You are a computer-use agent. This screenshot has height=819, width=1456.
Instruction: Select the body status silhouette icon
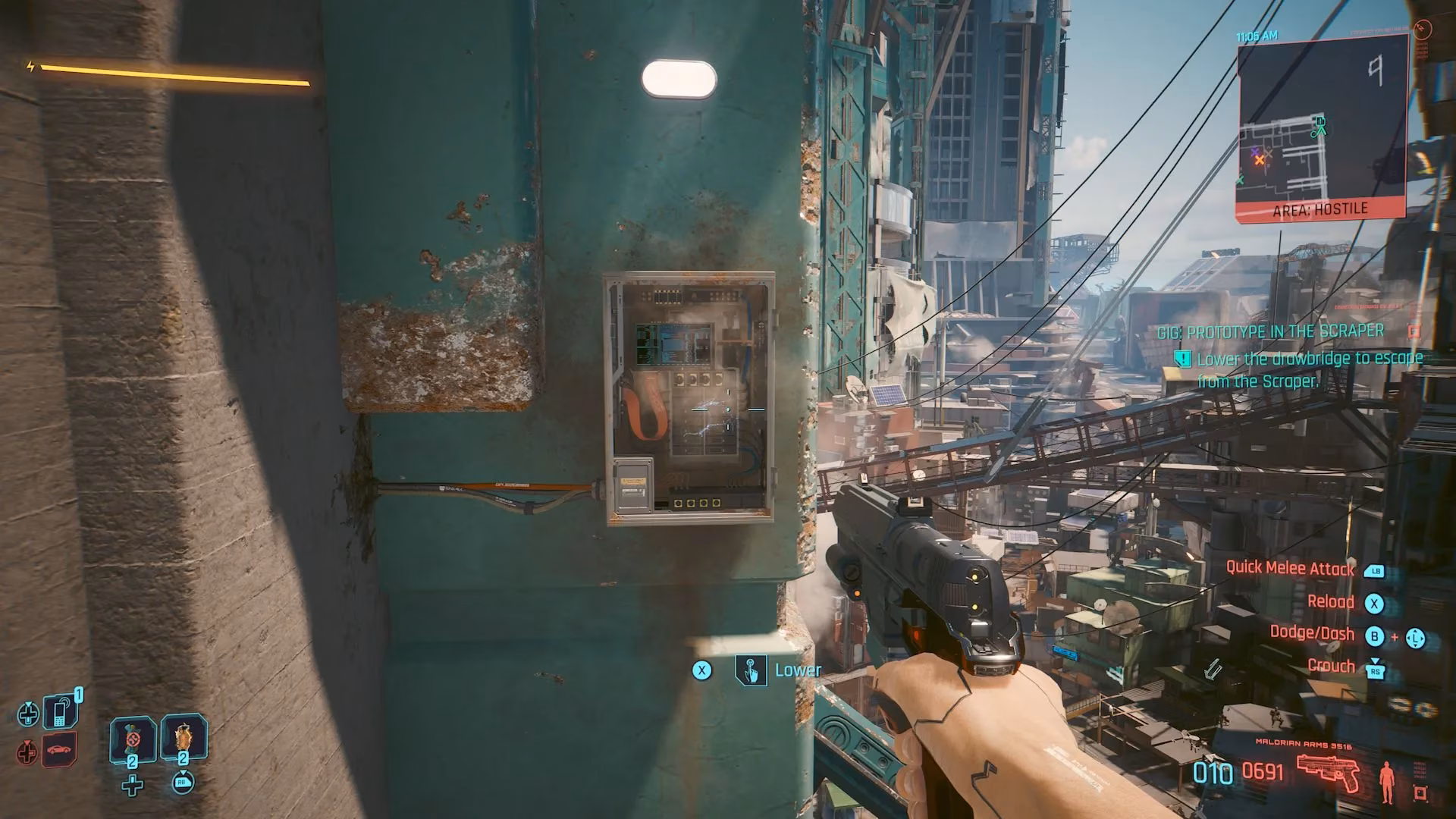click(1388, 783)
